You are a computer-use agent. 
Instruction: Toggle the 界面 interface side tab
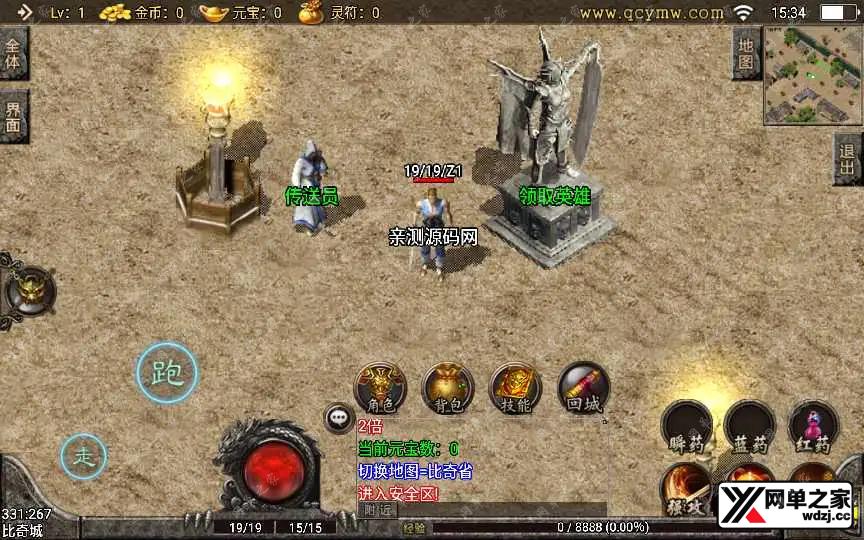pyautogui.click(x=14, y=116)
